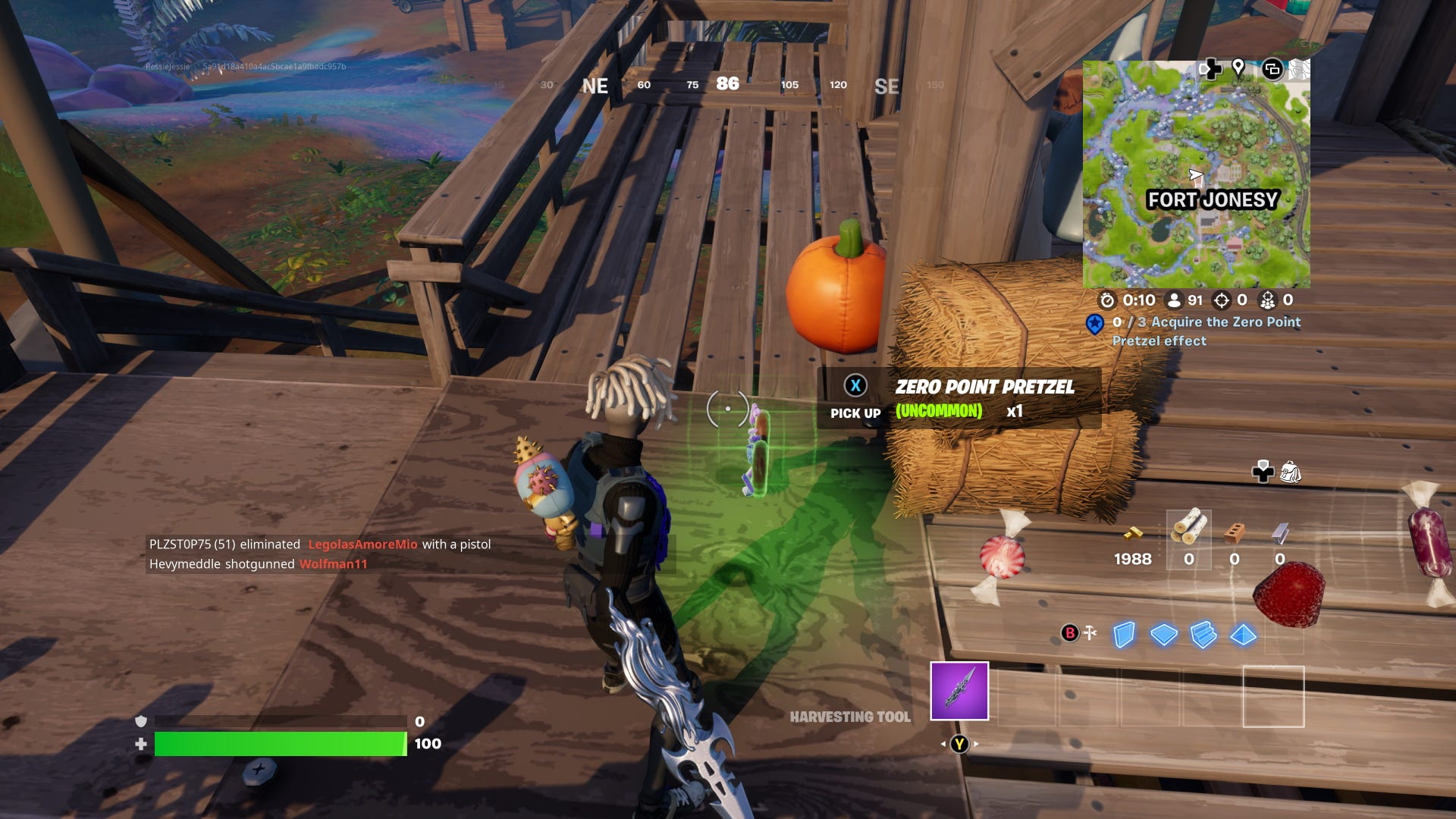
Task: Select the metal building material icon
Action: pos(1280,533)
